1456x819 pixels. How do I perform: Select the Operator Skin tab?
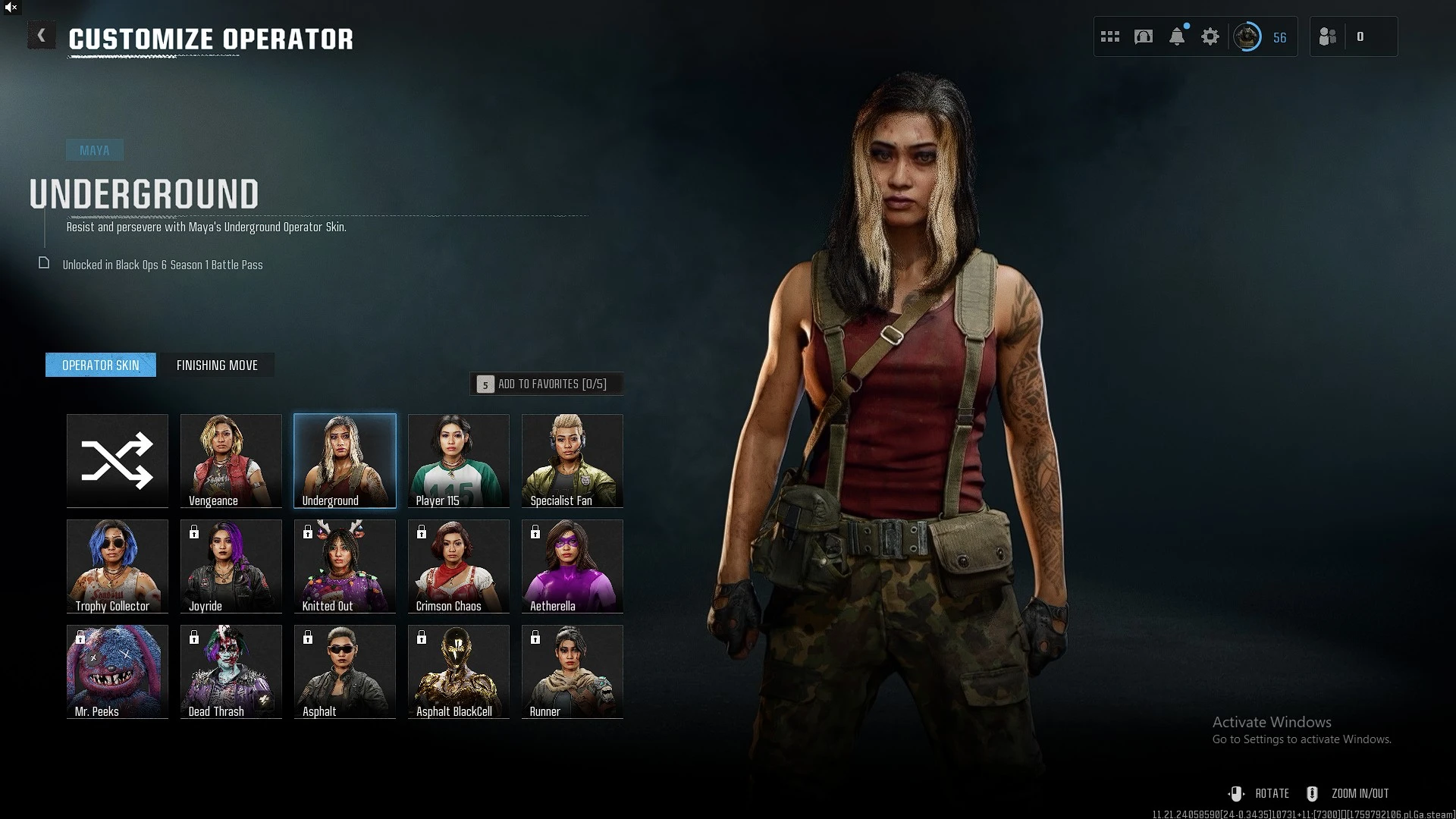coord(101,366)
